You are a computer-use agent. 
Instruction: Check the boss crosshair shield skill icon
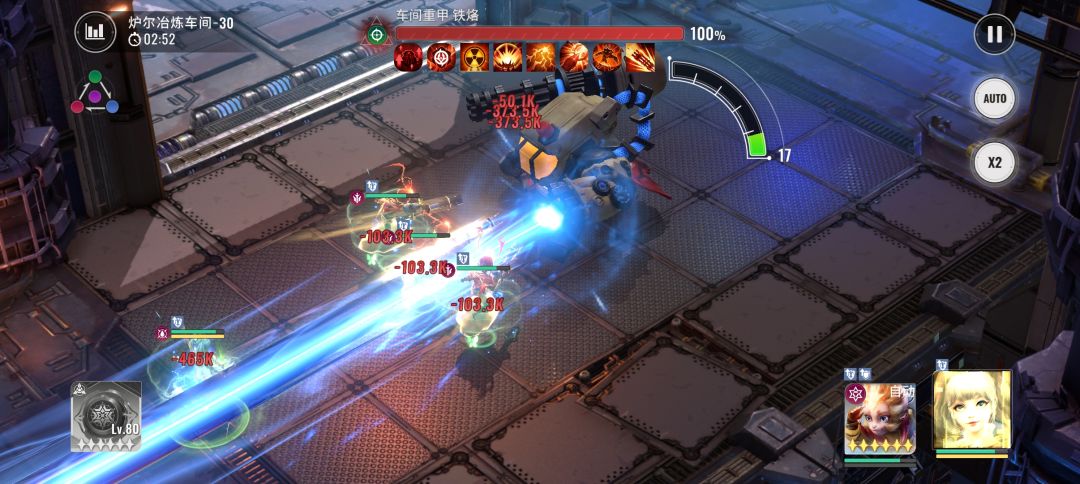(441, 57)
